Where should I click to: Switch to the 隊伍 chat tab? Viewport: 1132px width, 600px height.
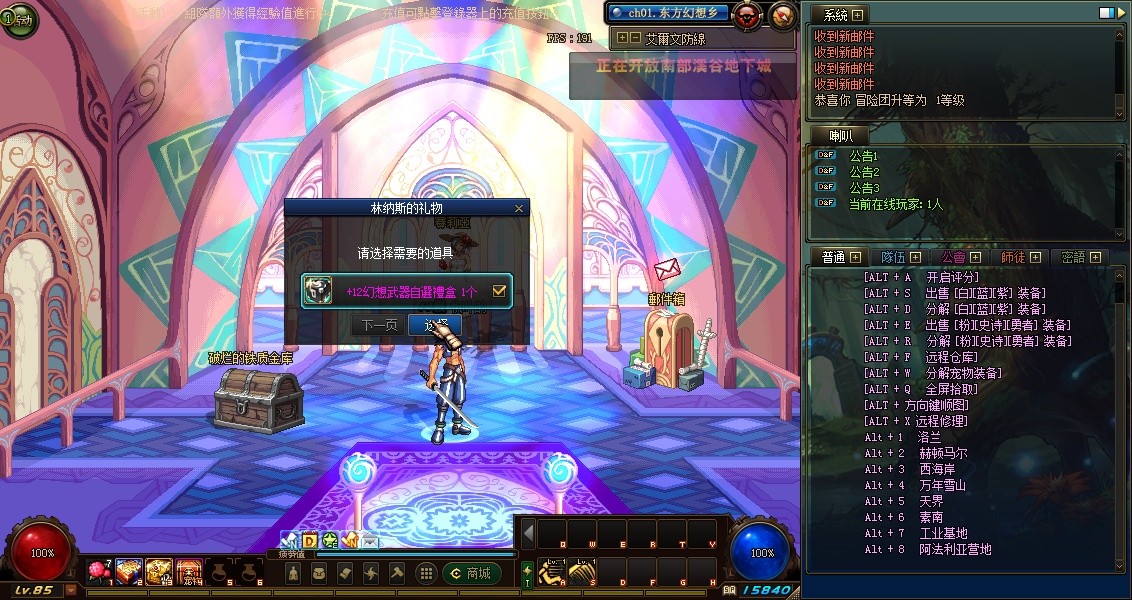tap(893, 257)
